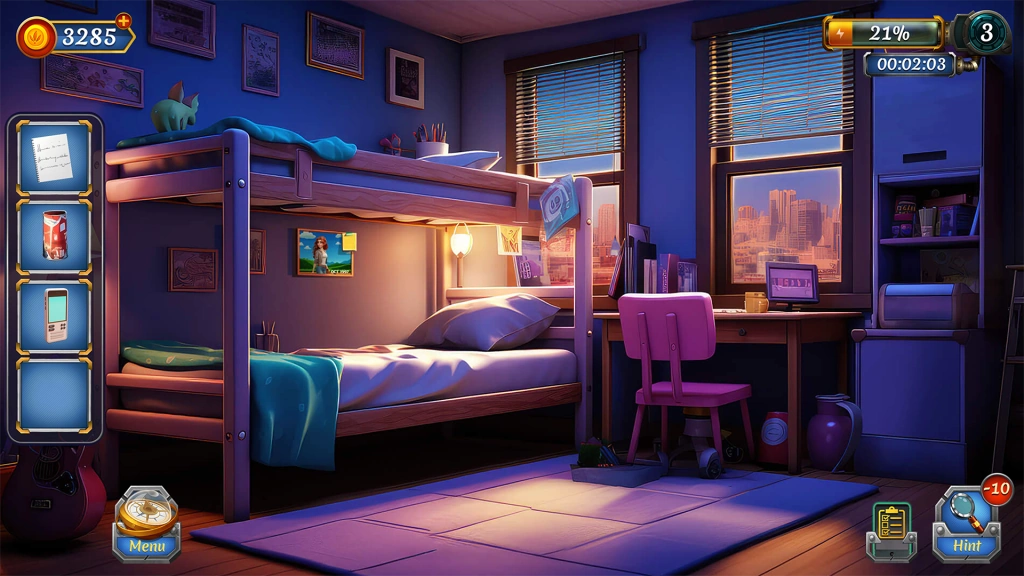Open the compass Menu button

146,523
